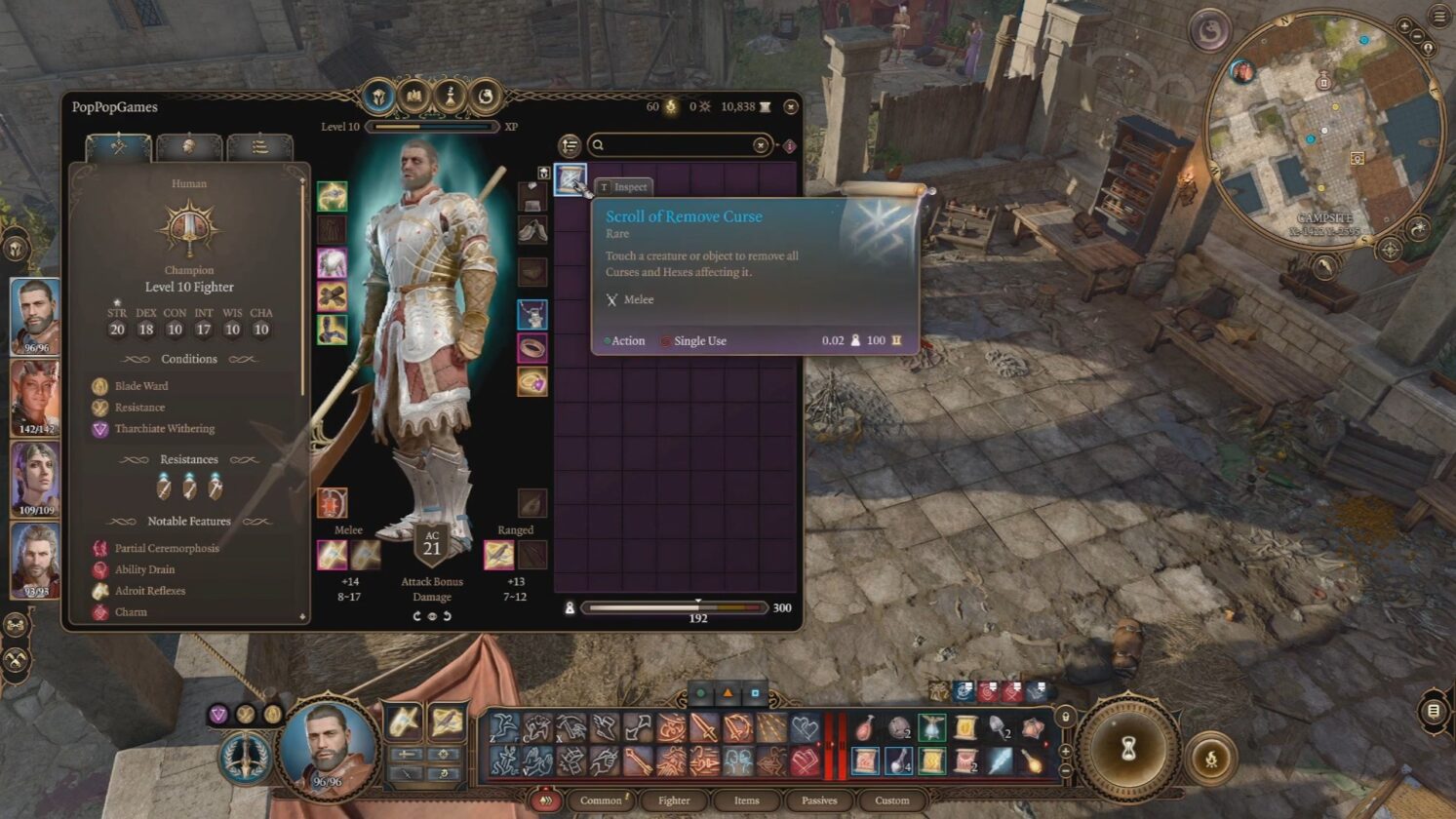Open the spellbook icon atop the panel
1456x819 pixels.
(413, 96)
